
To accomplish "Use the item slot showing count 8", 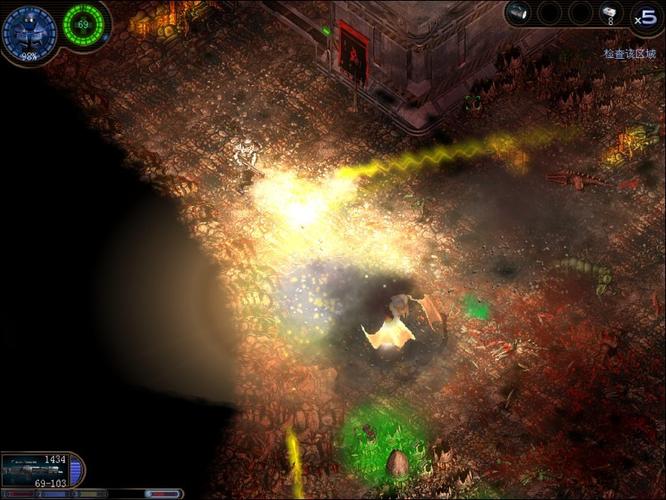I will 610,13.
